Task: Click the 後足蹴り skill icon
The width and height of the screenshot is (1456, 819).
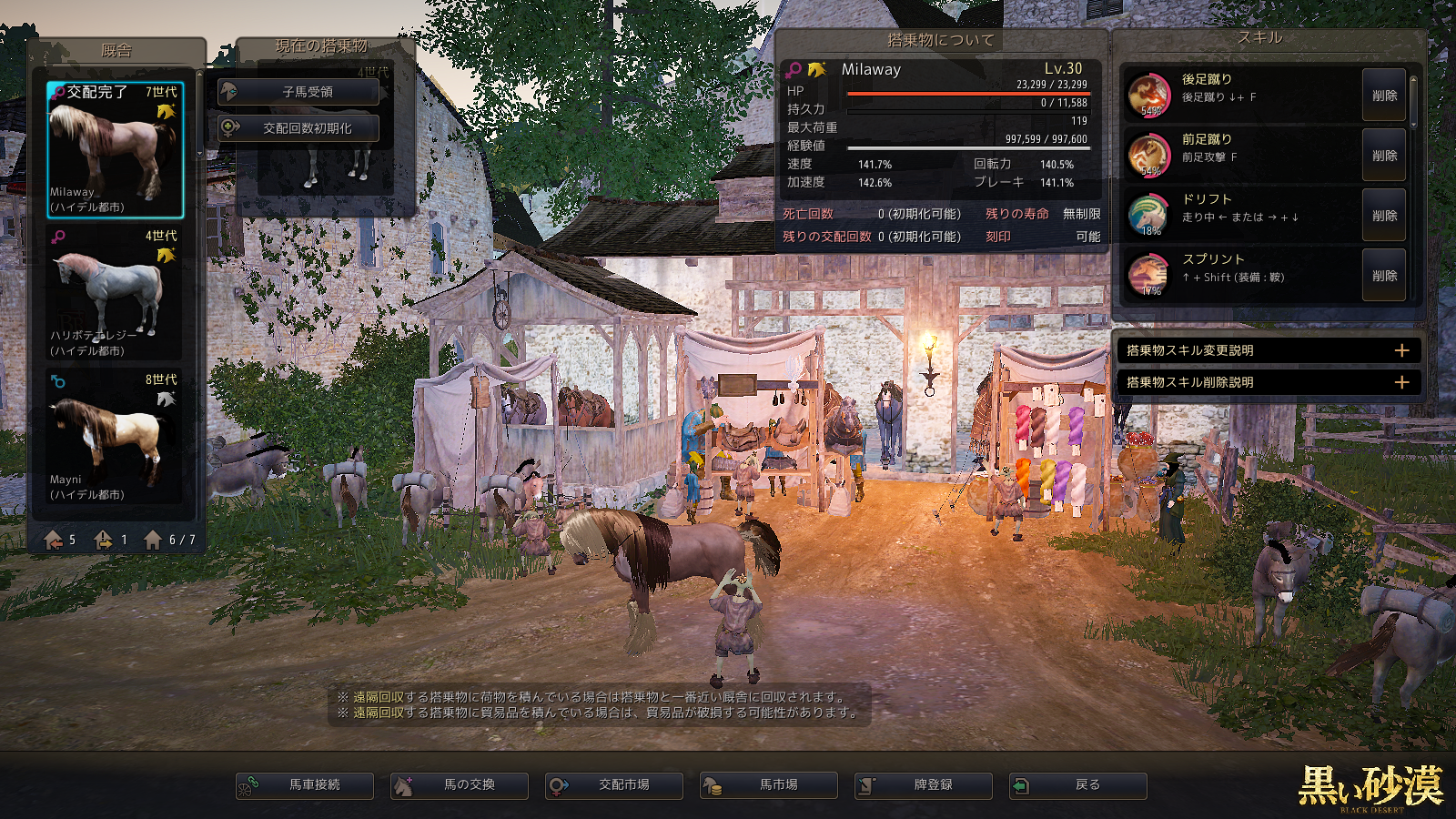Action: tap(1148, 95)
